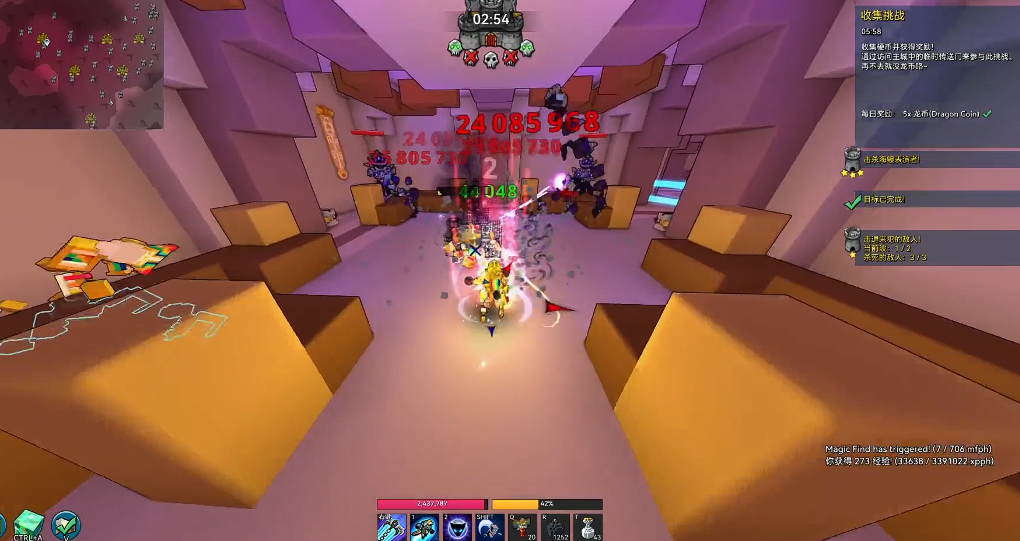Click the objective completed checkmark entry
Viewport: 1020px width, 541px height.
point(853,200)
